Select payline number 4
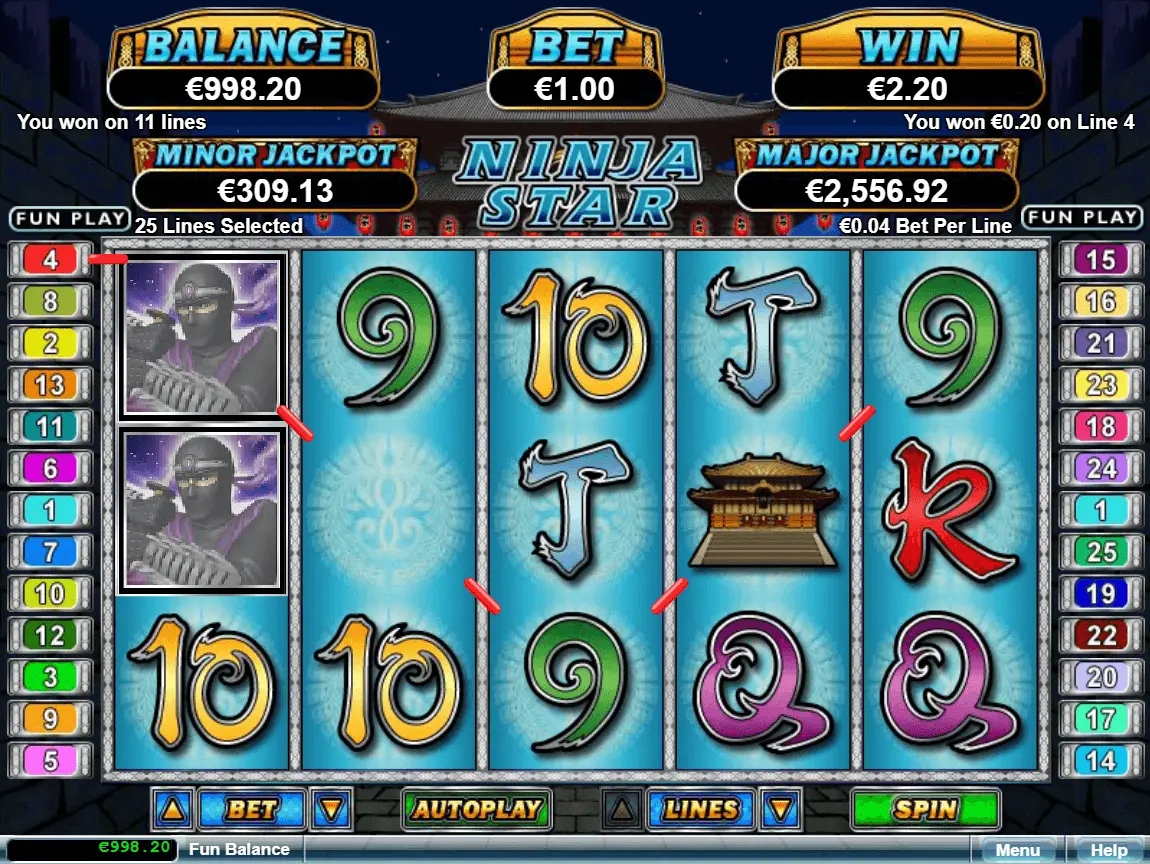1150x864 pixels. coord(50,260)
